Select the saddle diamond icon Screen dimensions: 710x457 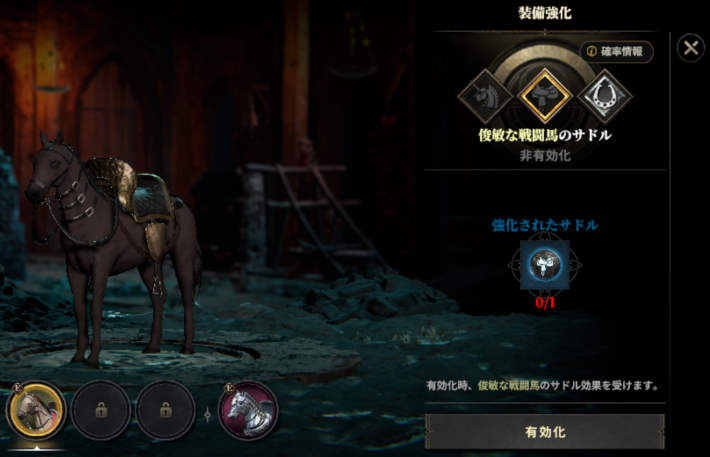(x=545, y=96)
